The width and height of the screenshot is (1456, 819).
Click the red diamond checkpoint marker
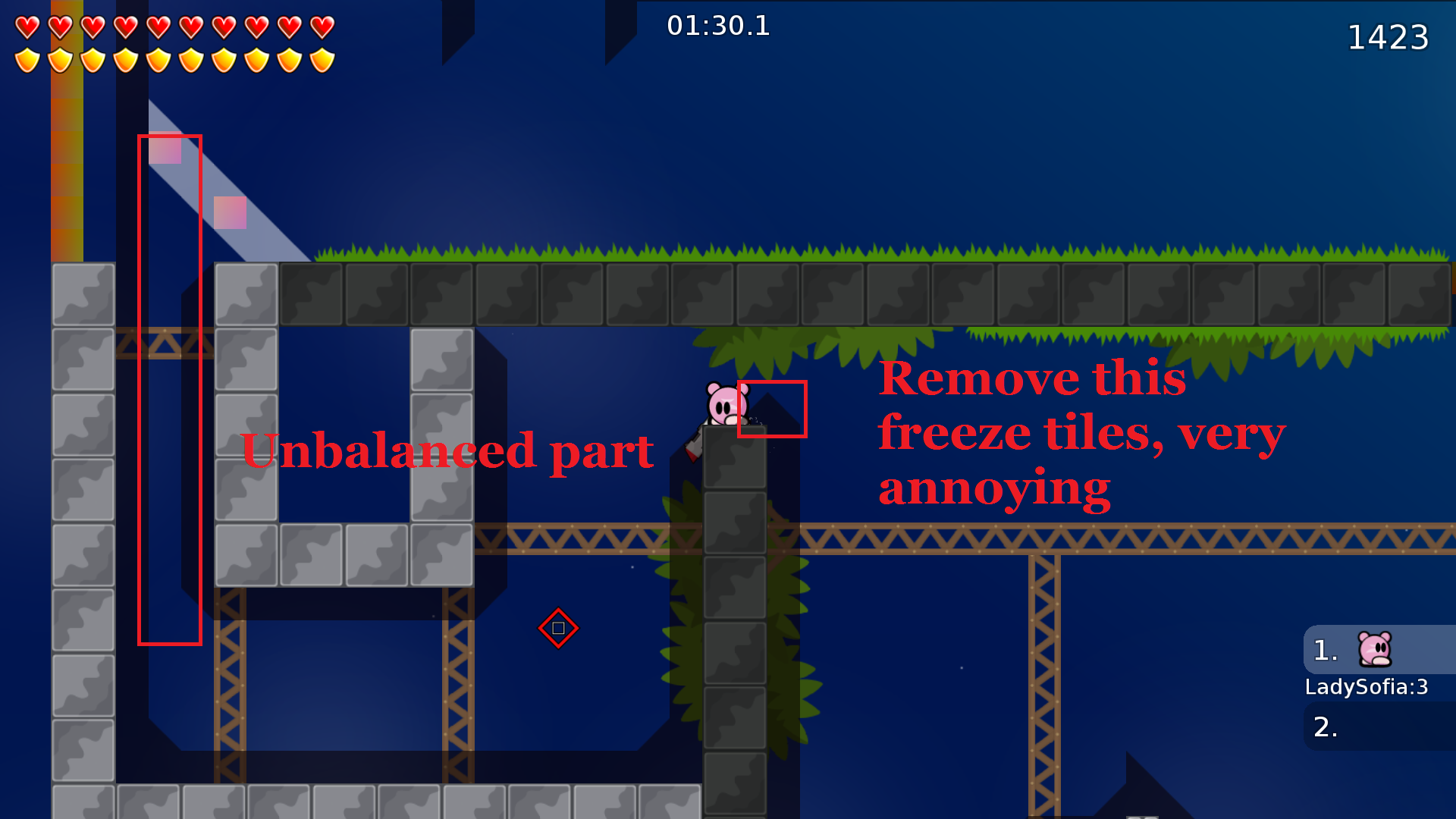coord(559,628)
